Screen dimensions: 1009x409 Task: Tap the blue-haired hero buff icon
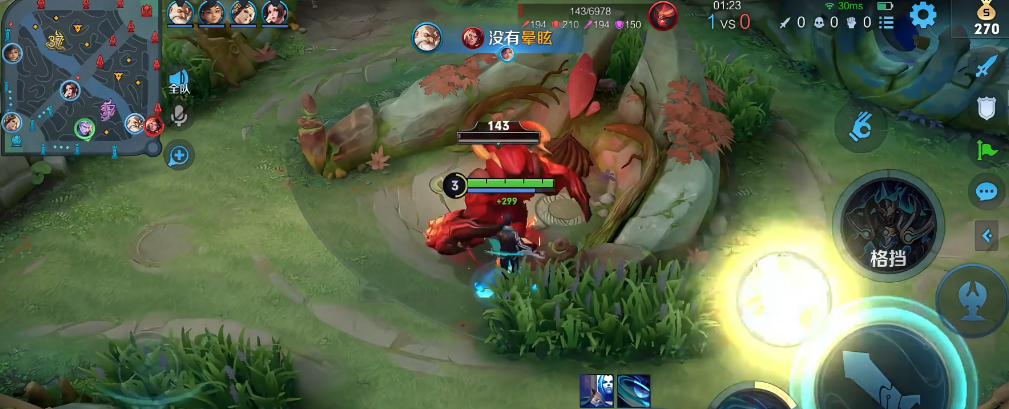596,389
